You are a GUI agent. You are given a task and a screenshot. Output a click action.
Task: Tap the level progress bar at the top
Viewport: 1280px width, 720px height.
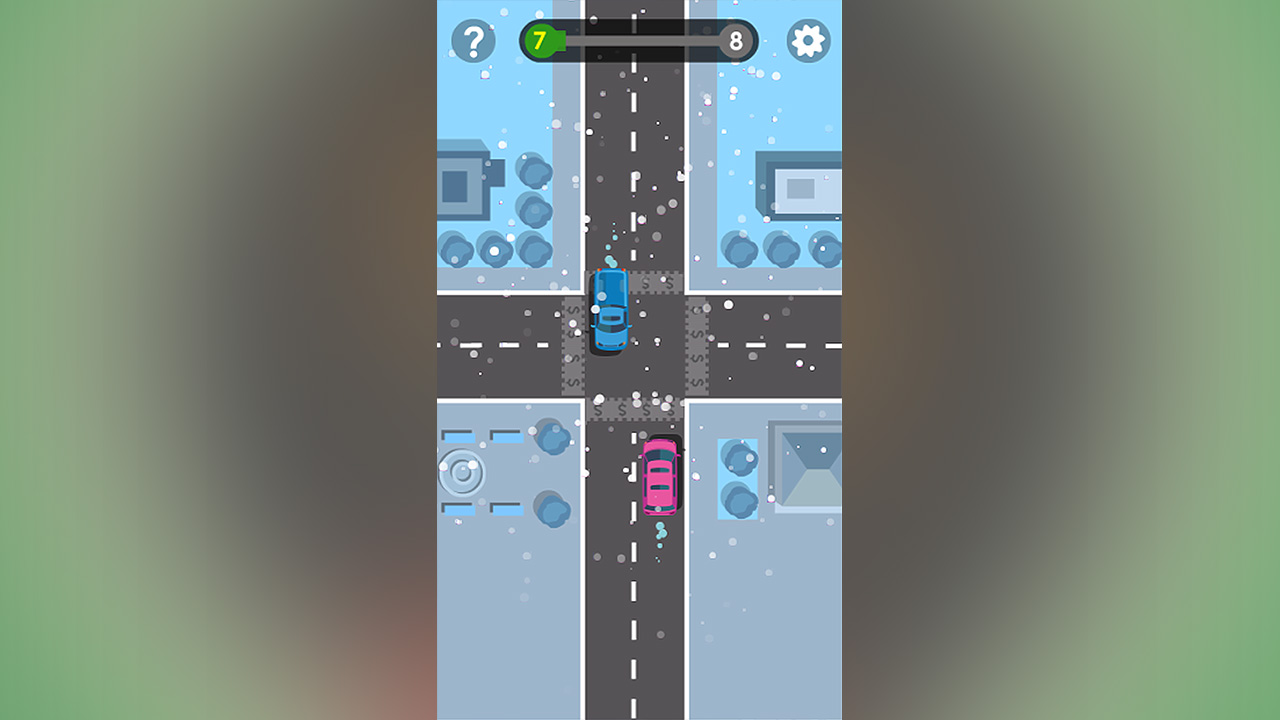(x=640, y=41)
